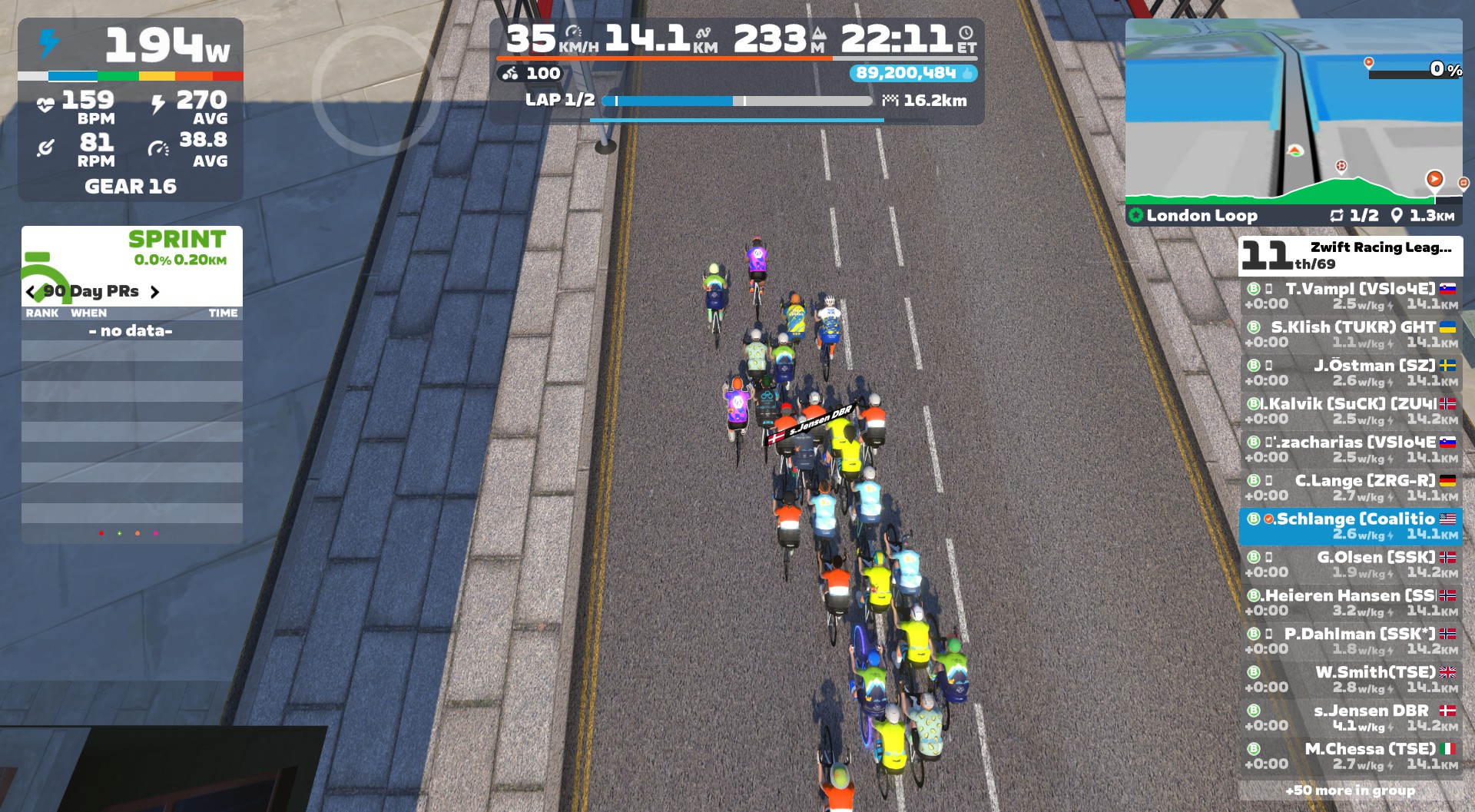1475x812 pixels.
Task: Show next sprint leaderboard with right arrow
Action: coord(155,292)
